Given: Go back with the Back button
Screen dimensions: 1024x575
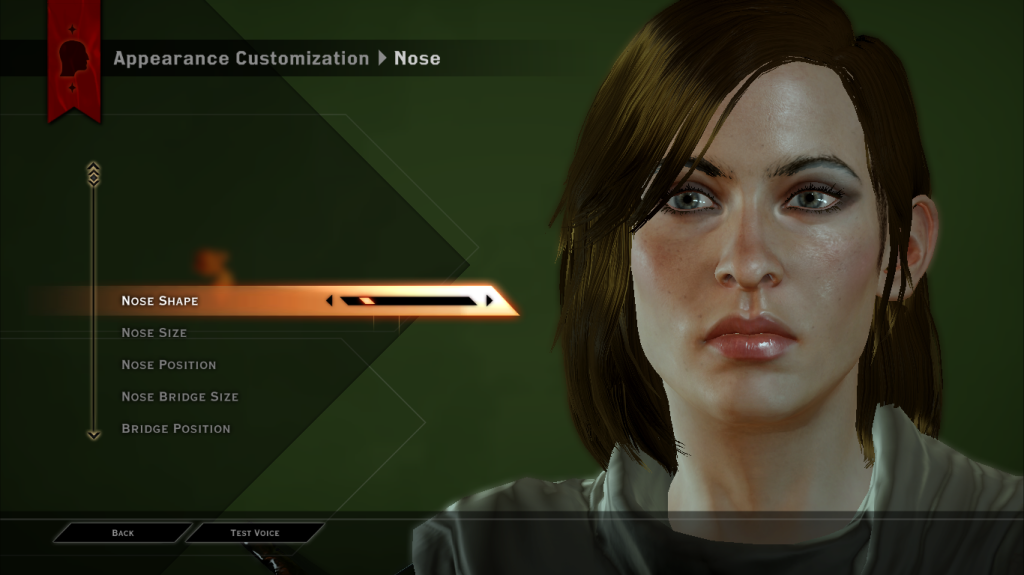Looking at the screenshot, I should [123, 533].
